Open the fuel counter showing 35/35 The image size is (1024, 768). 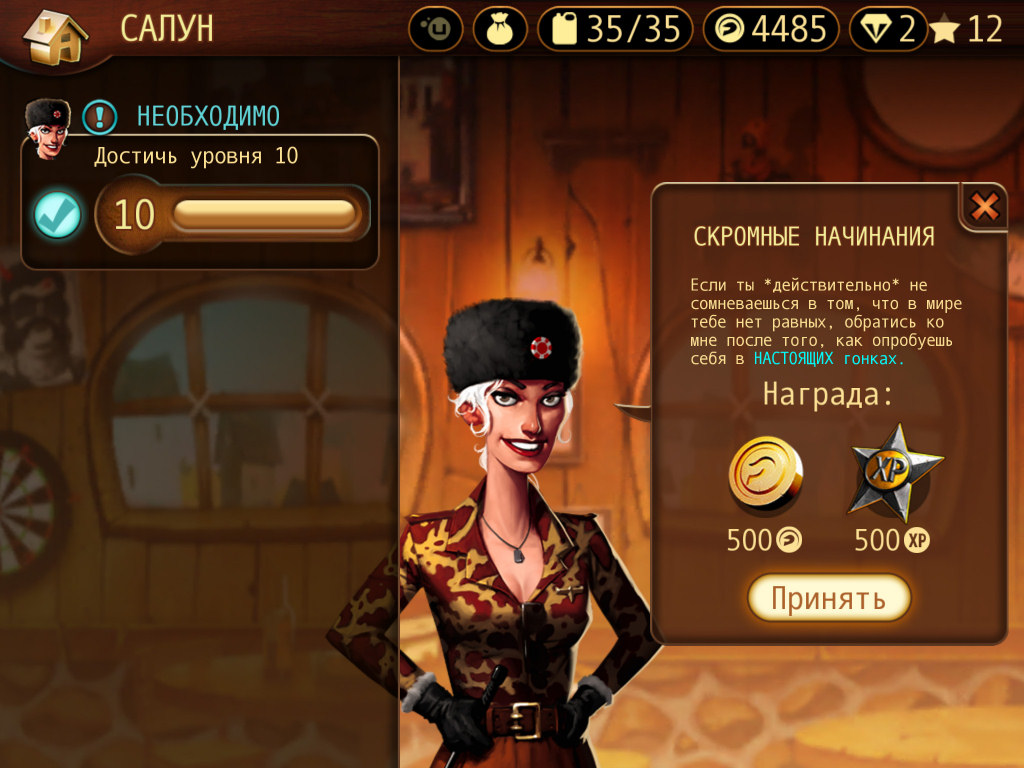pyautogui.click(x=615, y=29)
